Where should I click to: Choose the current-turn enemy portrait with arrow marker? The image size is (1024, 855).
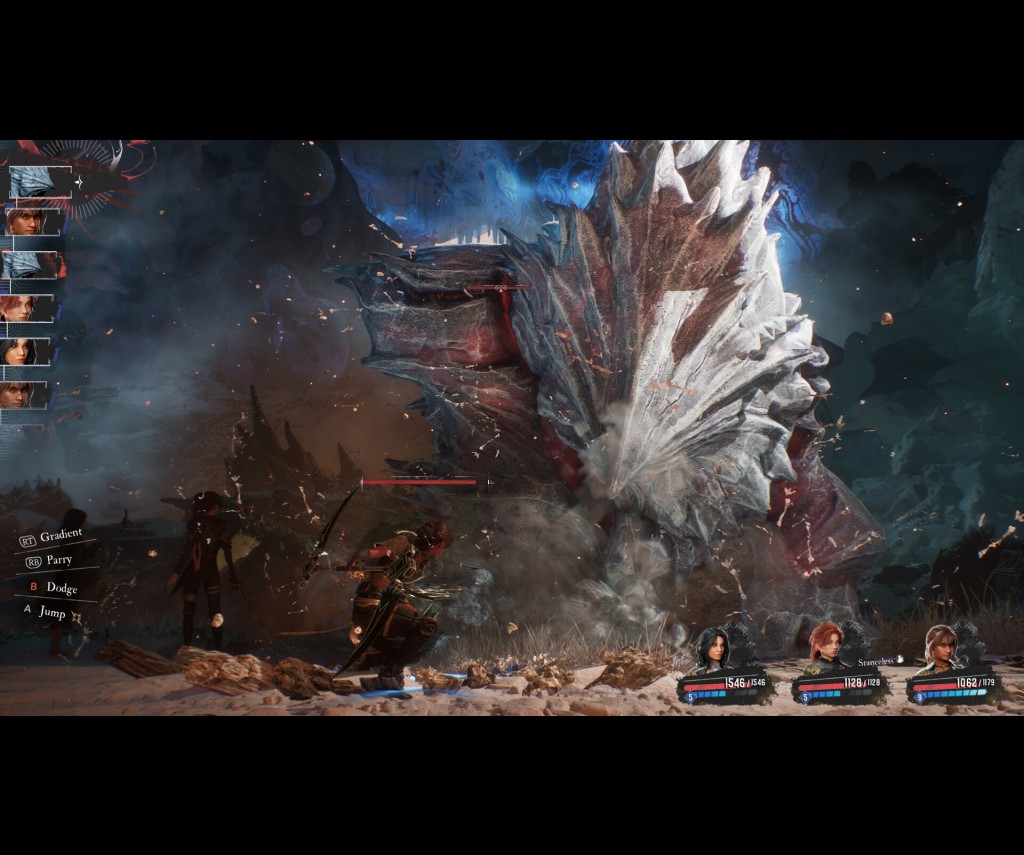(x=38, y=182)
